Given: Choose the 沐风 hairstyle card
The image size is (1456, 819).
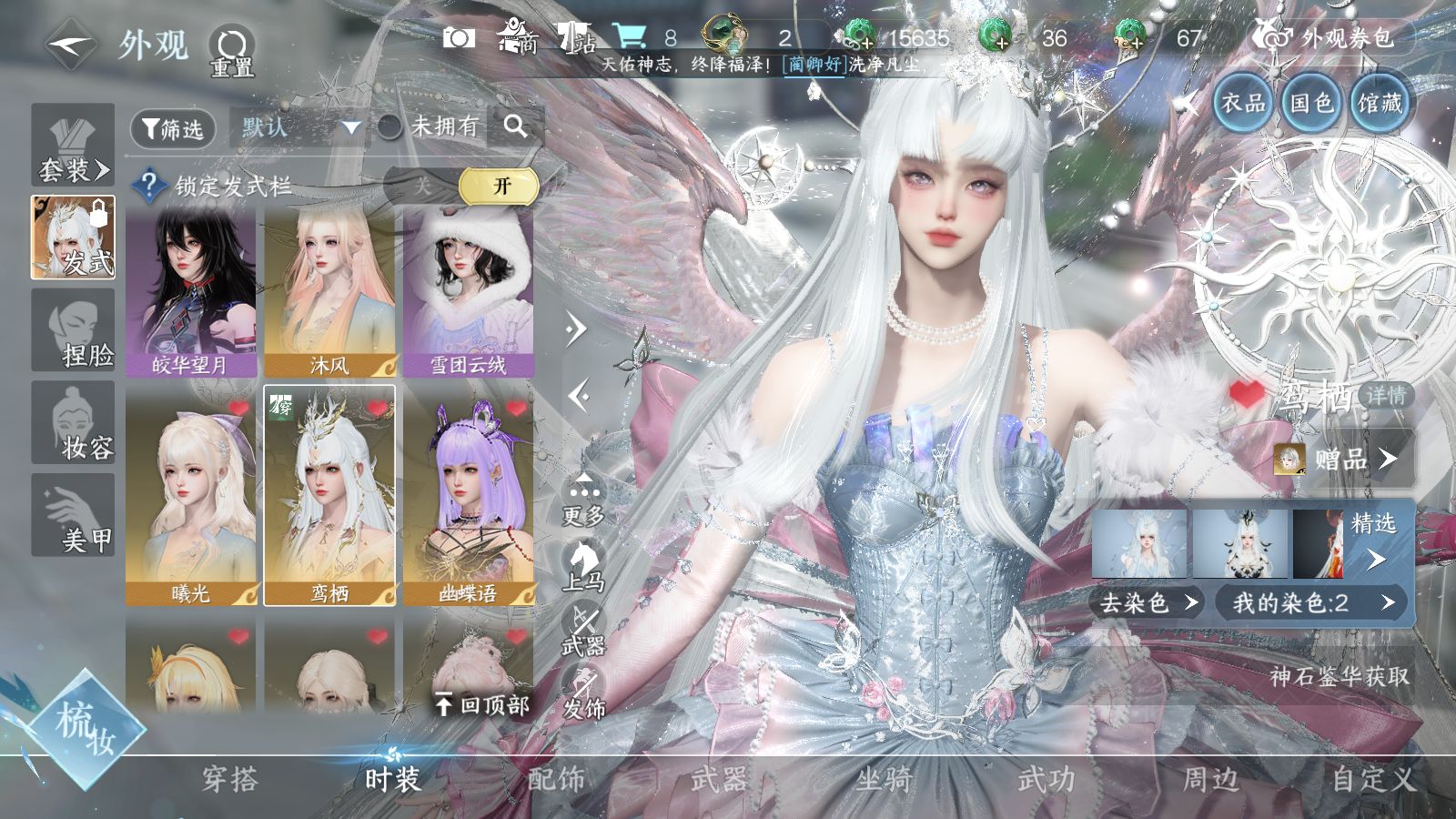Looking at the screenshot, I should pos(329,291).
